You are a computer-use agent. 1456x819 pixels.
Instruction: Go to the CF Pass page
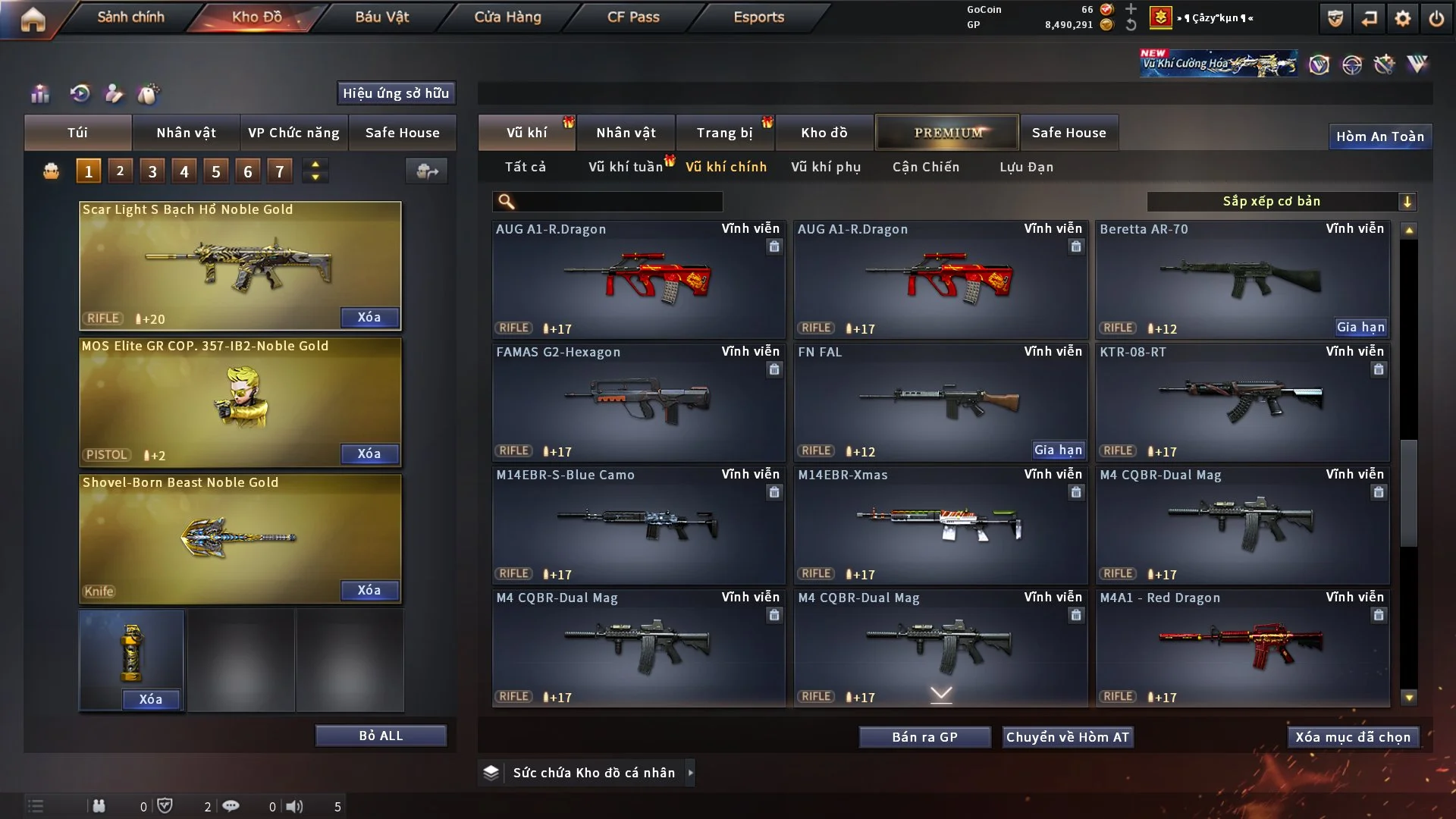pyautogui.click(x=633, y=17)
